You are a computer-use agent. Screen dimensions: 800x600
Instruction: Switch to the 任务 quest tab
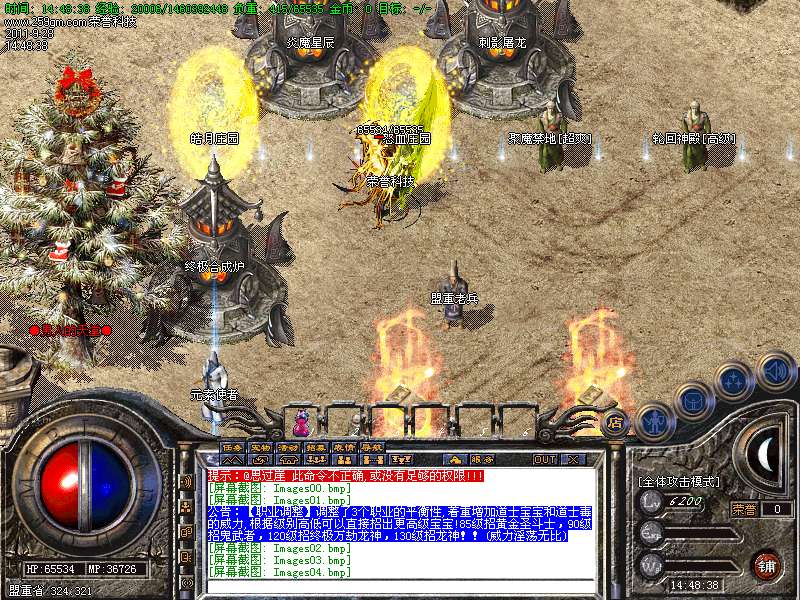point(233,446)
